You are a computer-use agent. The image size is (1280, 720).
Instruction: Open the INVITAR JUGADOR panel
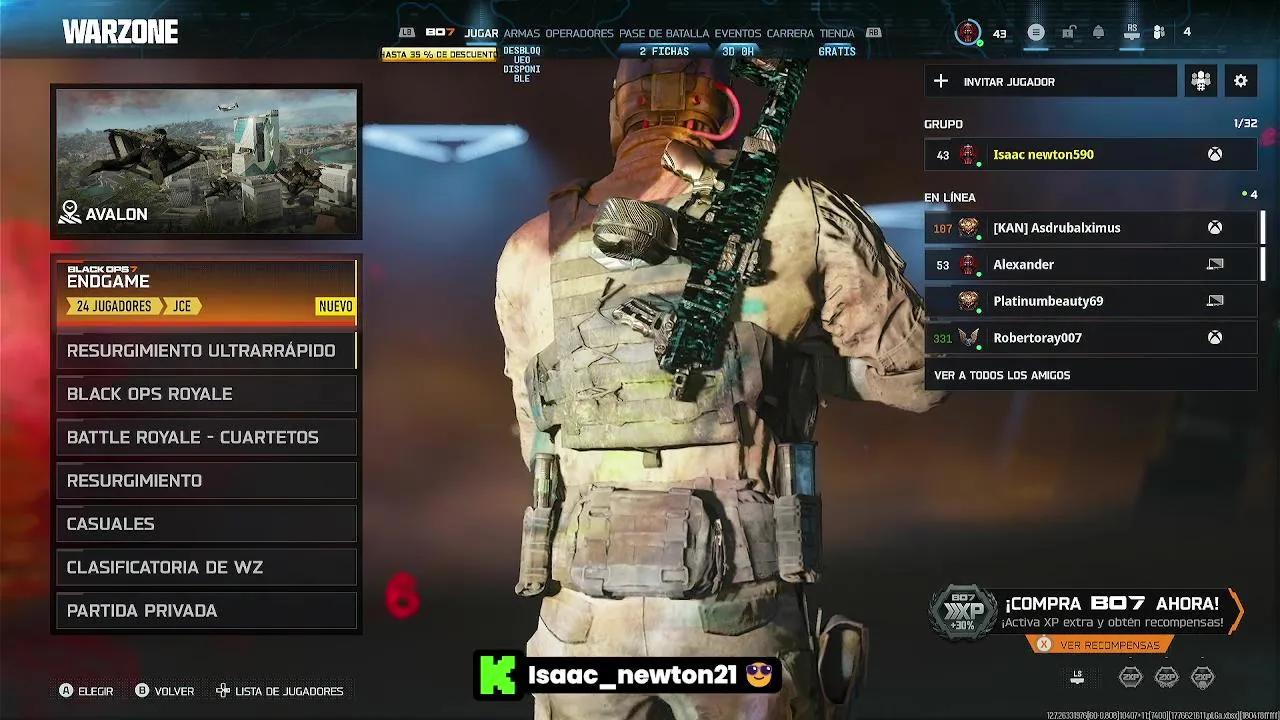click(1050, 81)
